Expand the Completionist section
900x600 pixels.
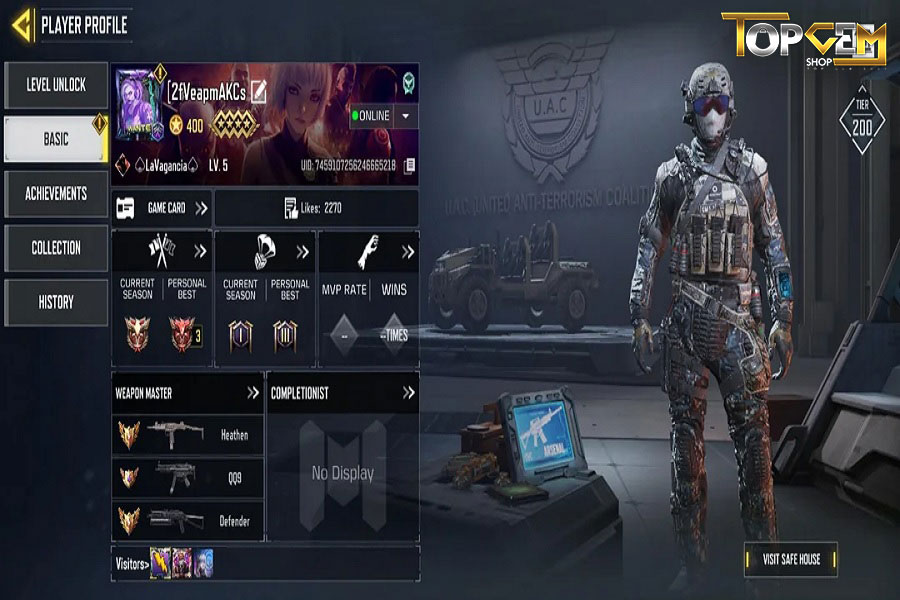coord(408,393)
